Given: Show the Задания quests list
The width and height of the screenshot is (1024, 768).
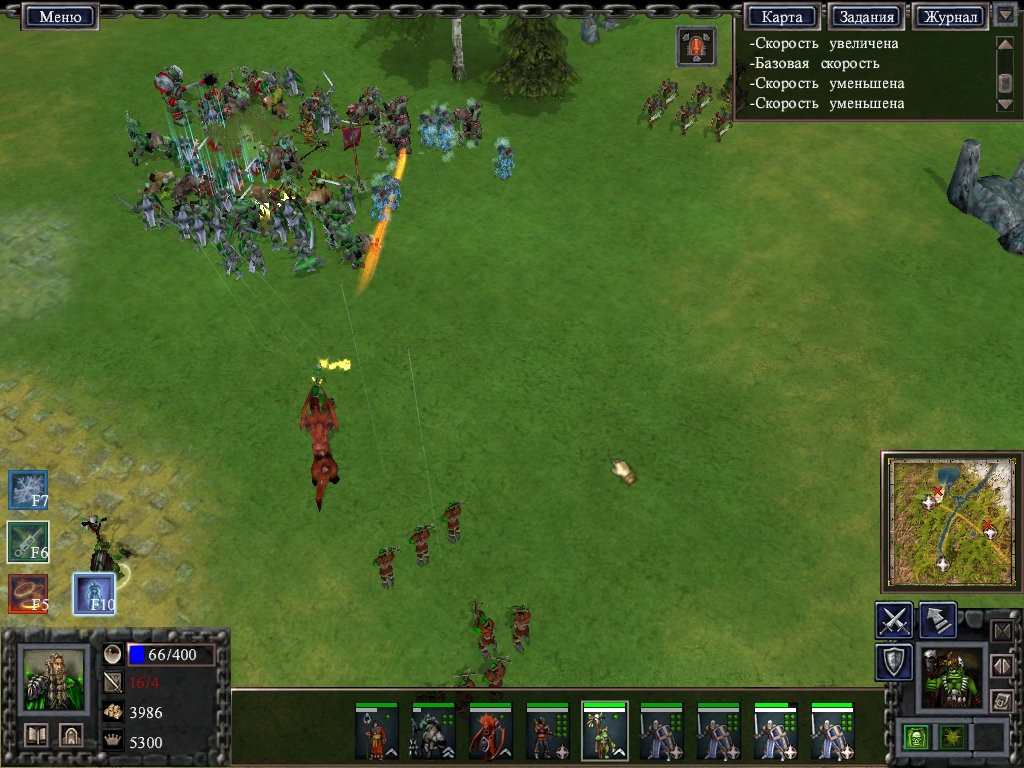Looking at the screenshot, I should pos(866,17).
